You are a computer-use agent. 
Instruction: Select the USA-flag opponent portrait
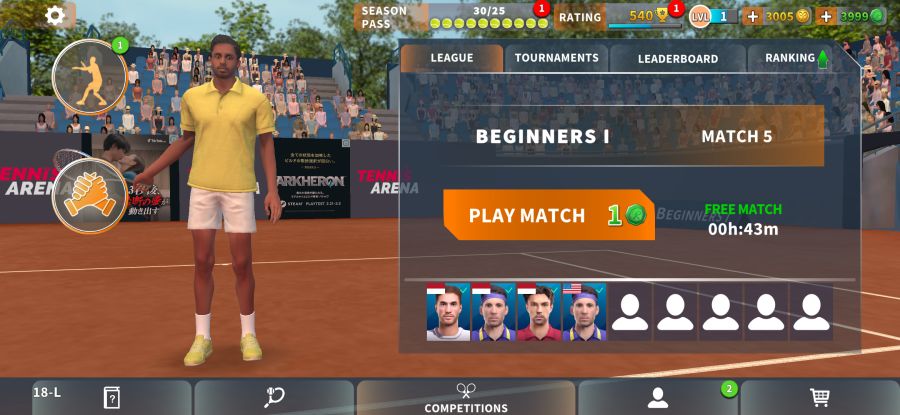click(584, 312)
